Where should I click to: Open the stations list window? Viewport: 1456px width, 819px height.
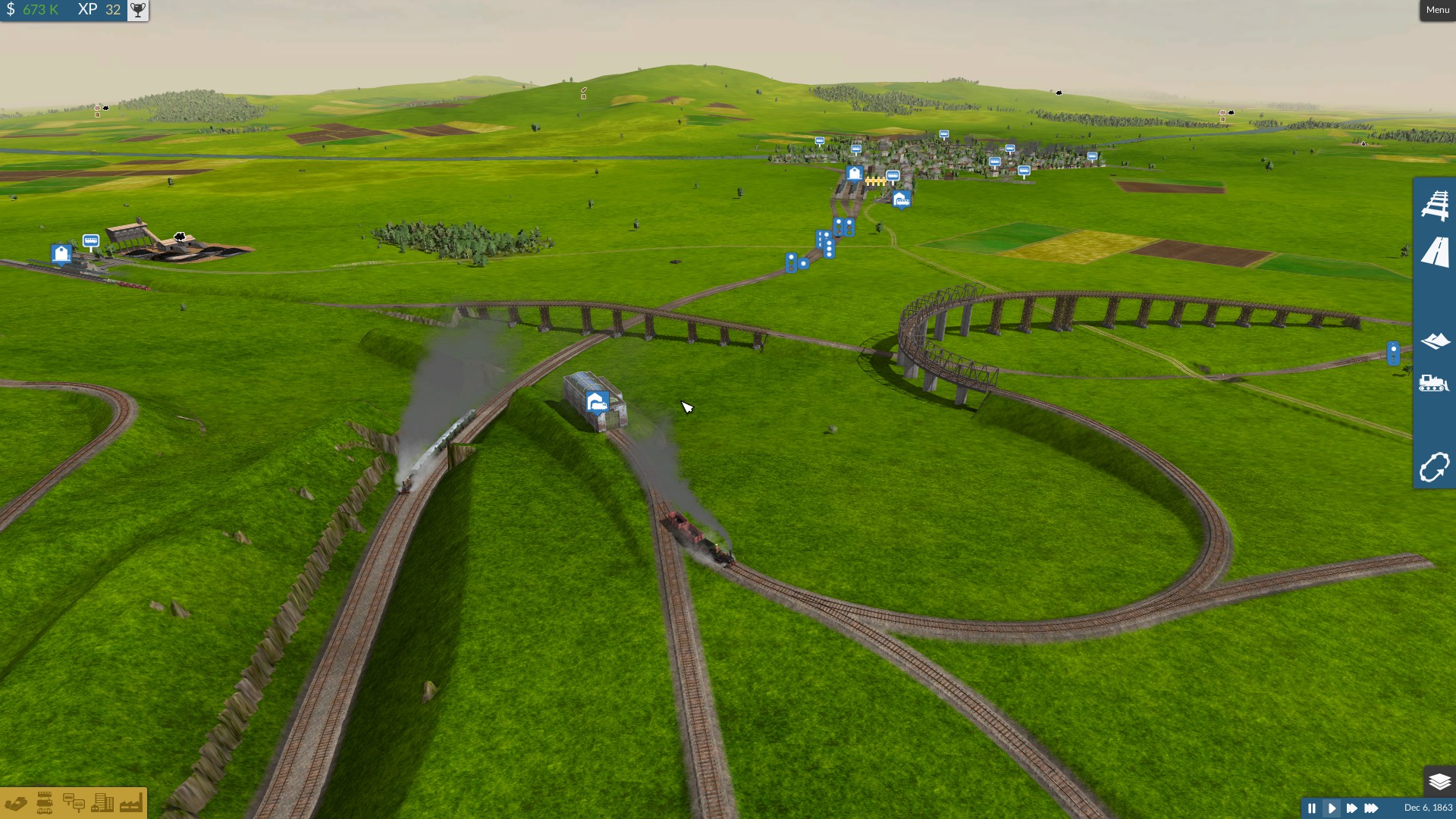(x=74, y=803)
